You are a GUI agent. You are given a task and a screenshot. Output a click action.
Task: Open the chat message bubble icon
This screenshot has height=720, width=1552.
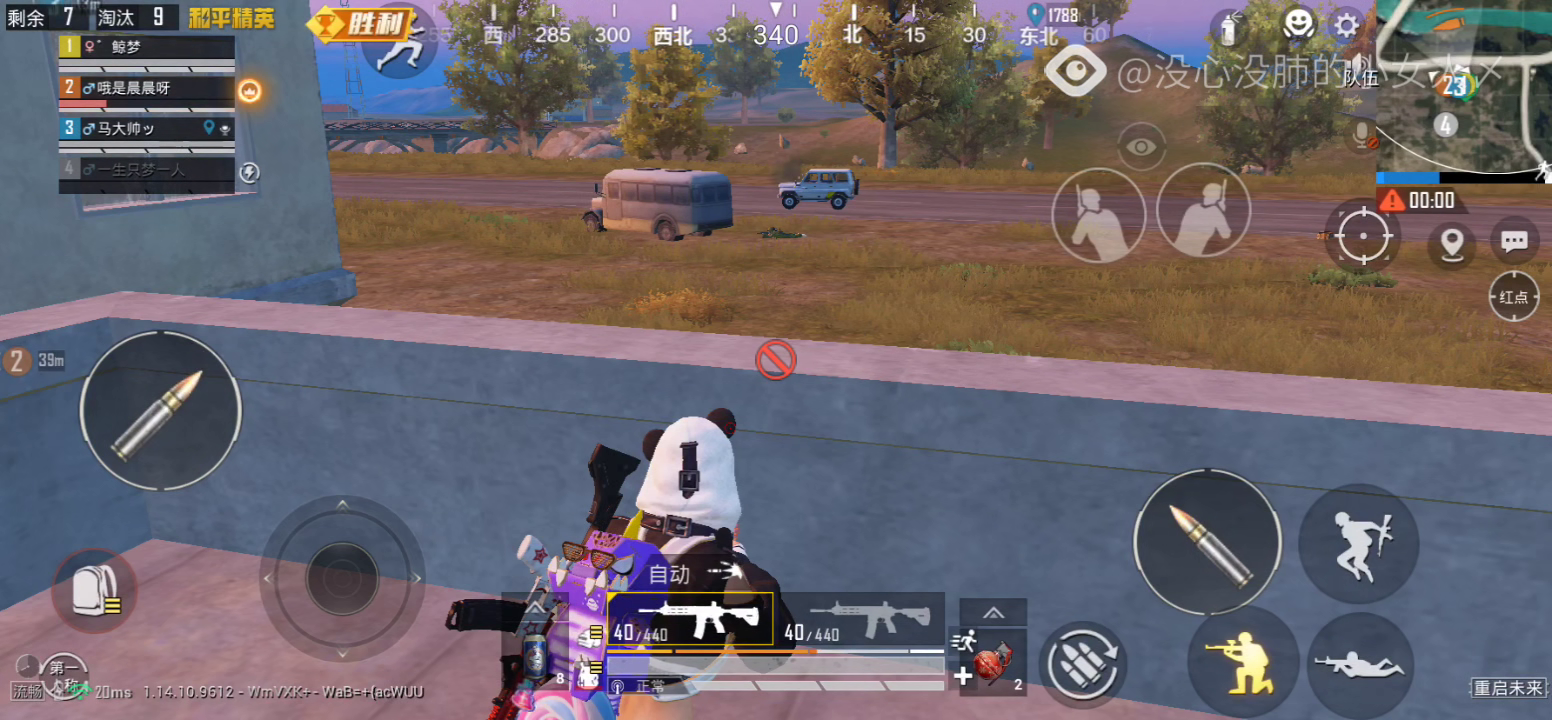(x=1514, y=240)
